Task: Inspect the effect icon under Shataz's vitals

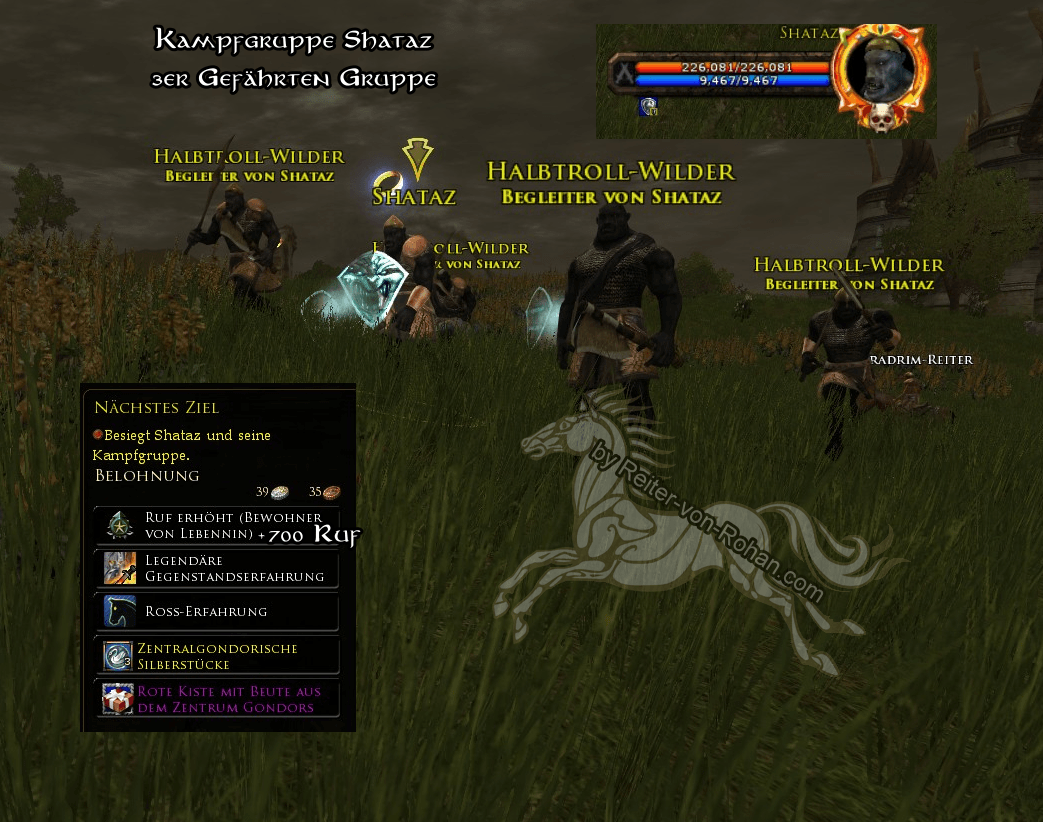Action: (x=648, y=107)
